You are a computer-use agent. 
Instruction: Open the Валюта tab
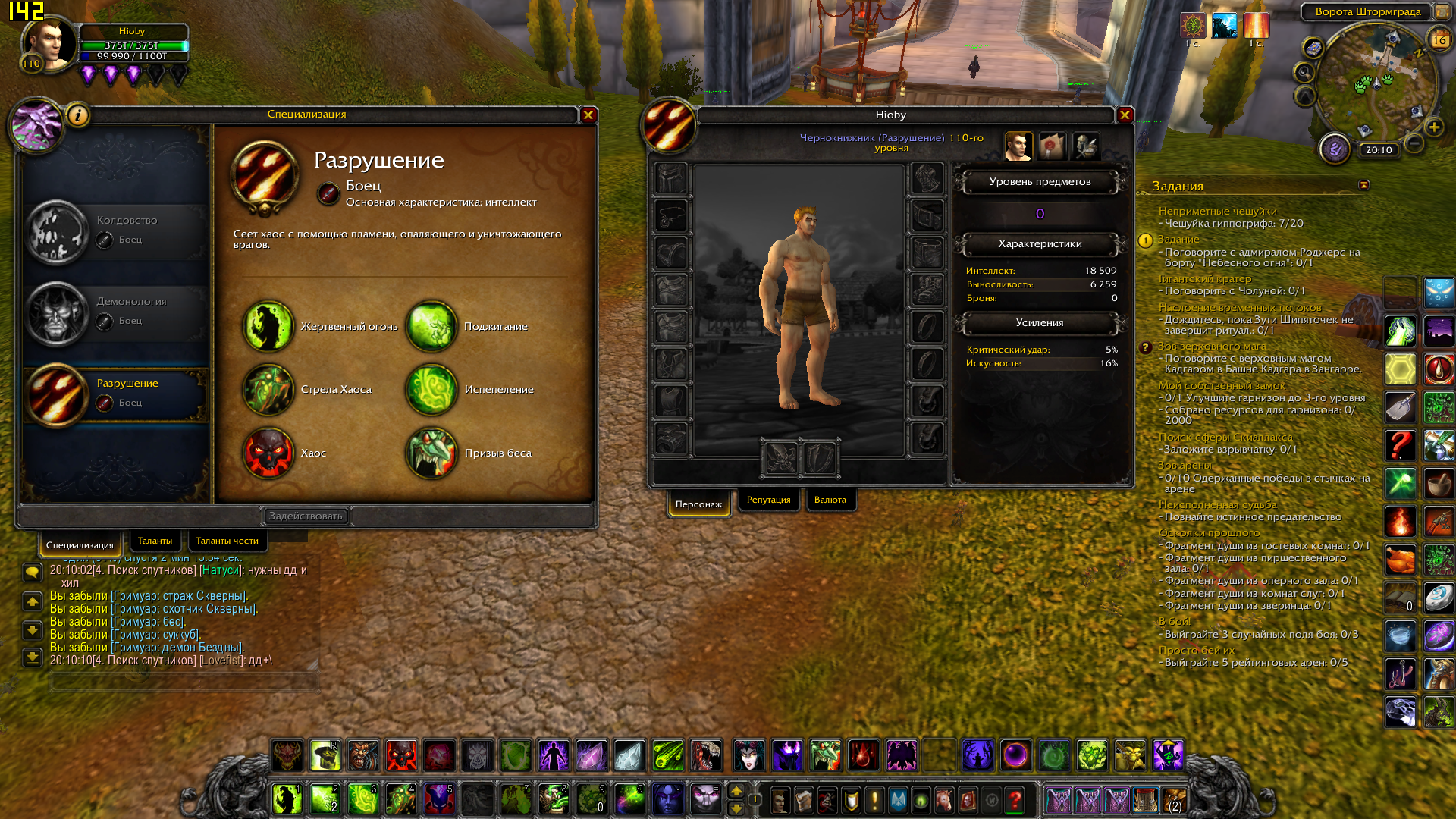pyautogui.click(x=830, y=500)
